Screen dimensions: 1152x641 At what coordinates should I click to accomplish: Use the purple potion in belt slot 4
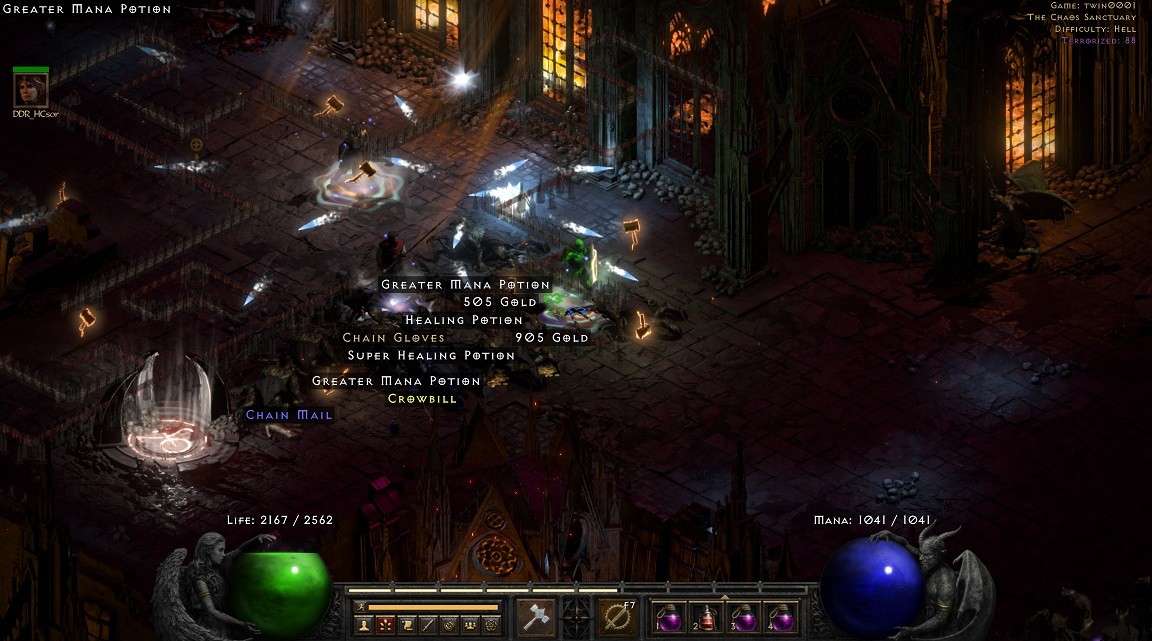pyautogui.click(x=780, y=617)
